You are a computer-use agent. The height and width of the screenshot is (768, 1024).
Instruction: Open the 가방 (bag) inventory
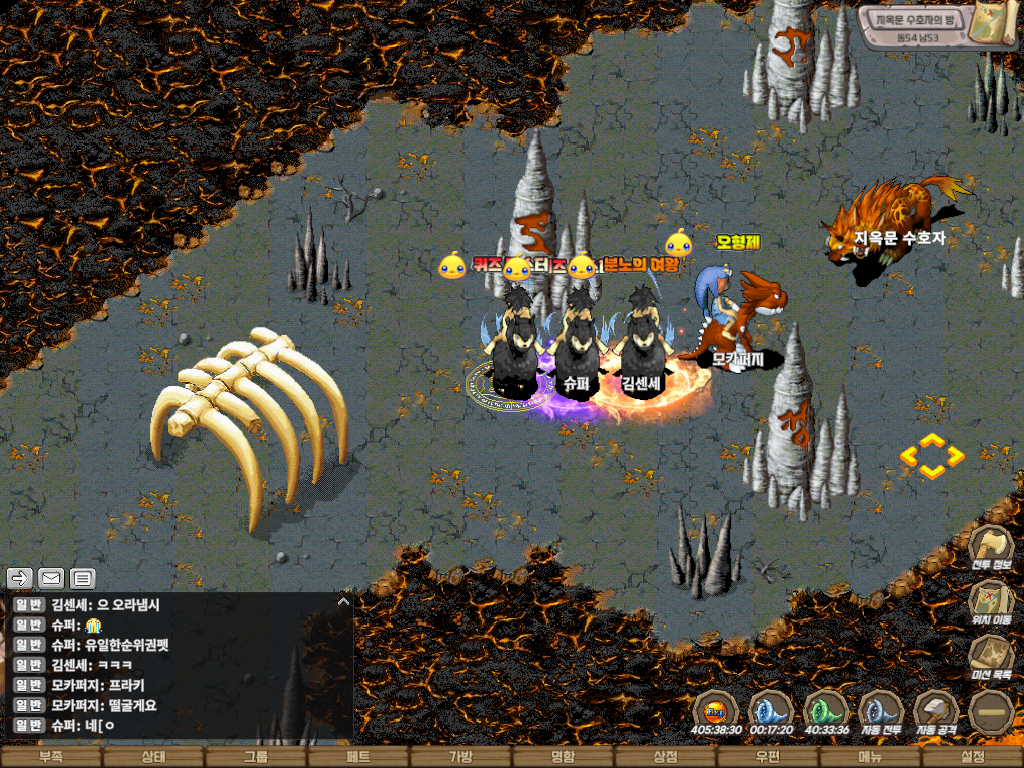460,757
